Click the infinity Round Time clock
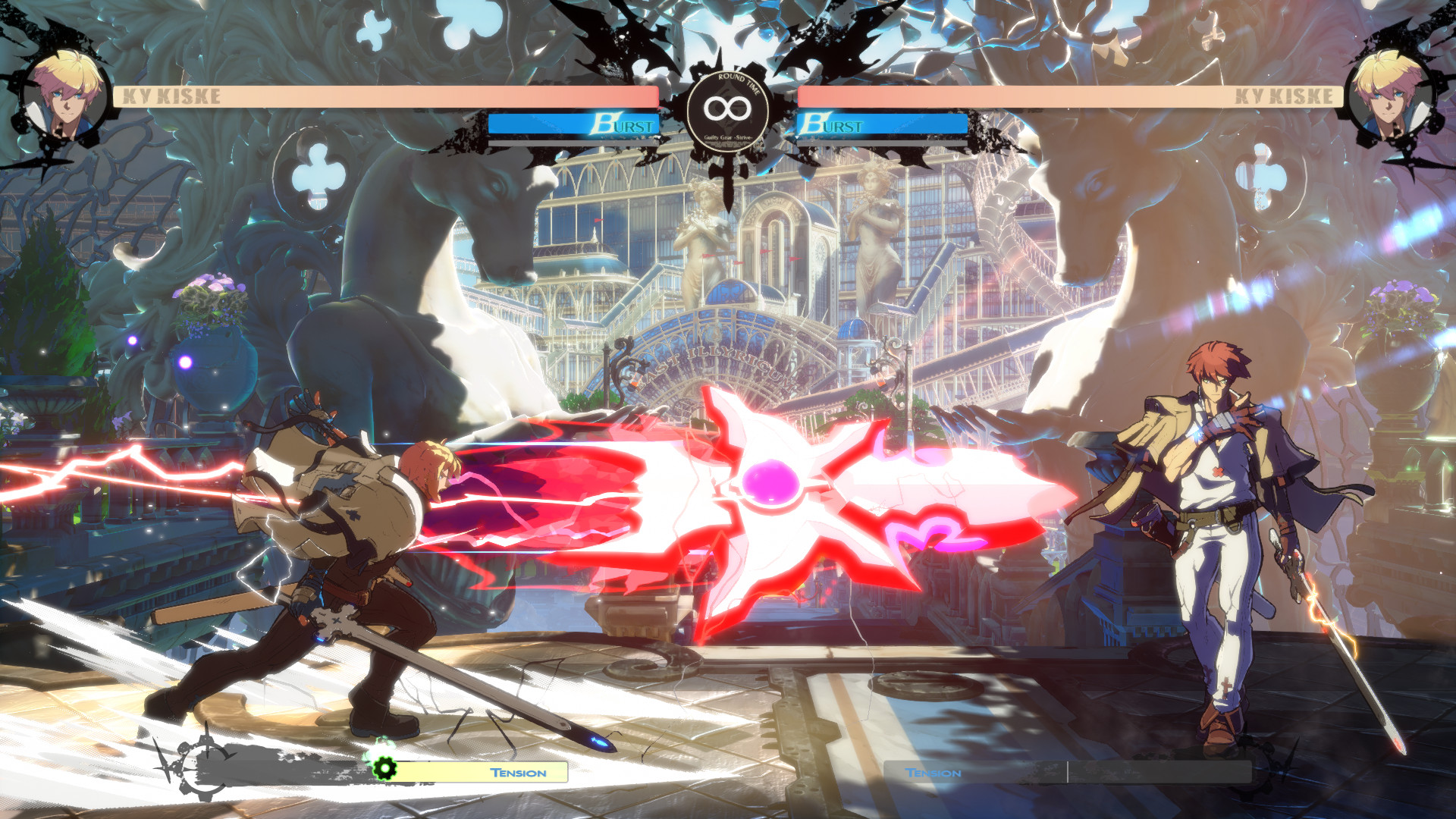 [726, 108]
